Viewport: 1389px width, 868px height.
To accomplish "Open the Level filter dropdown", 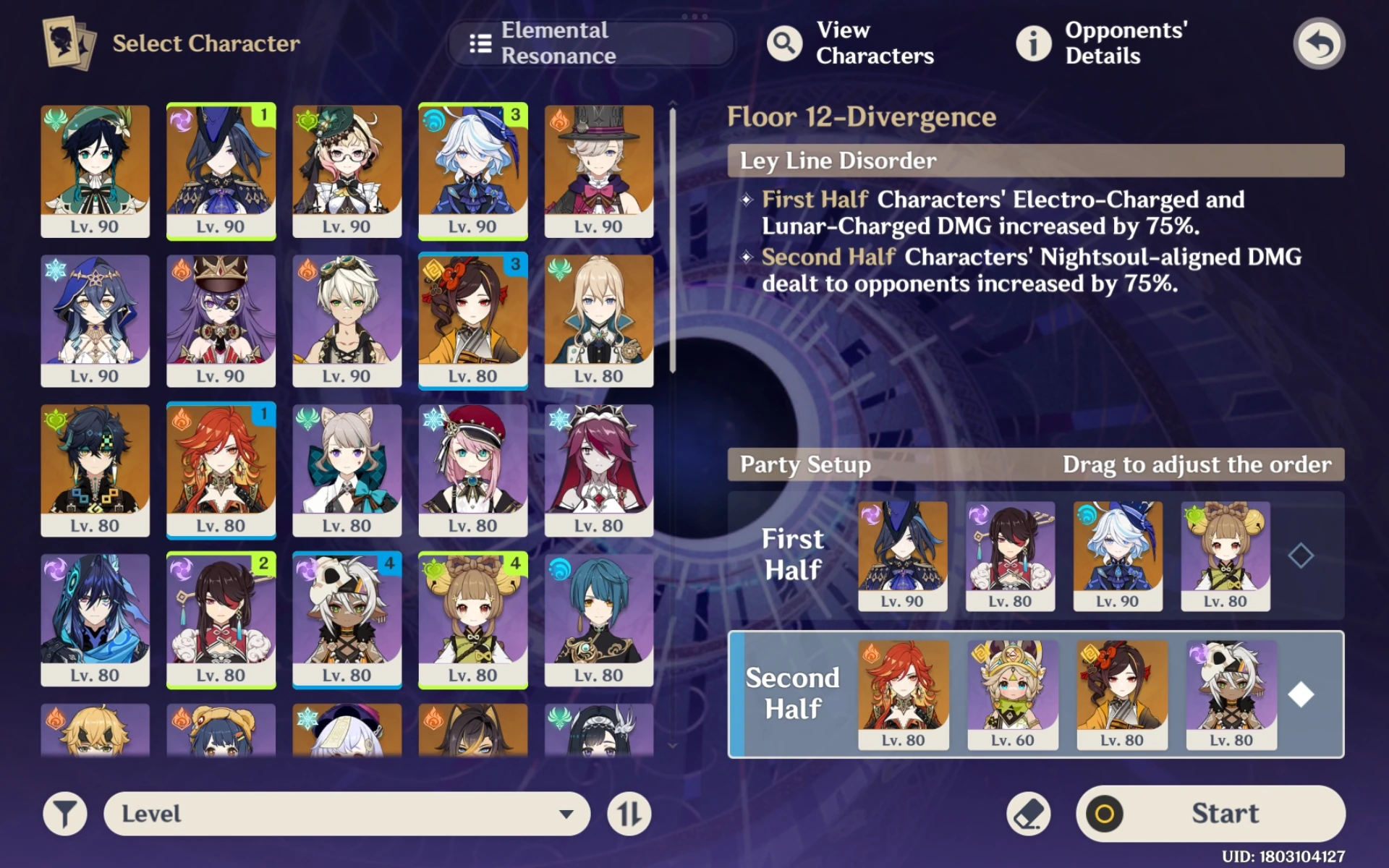I will pyautogui.click(x=347, y=813).
